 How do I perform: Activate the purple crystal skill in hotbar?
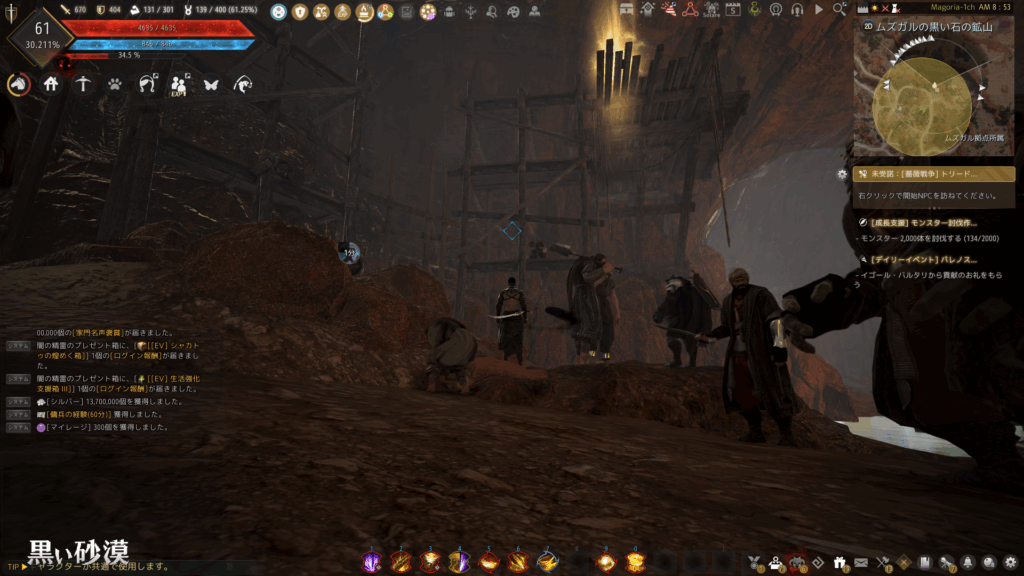pos(371,562)
